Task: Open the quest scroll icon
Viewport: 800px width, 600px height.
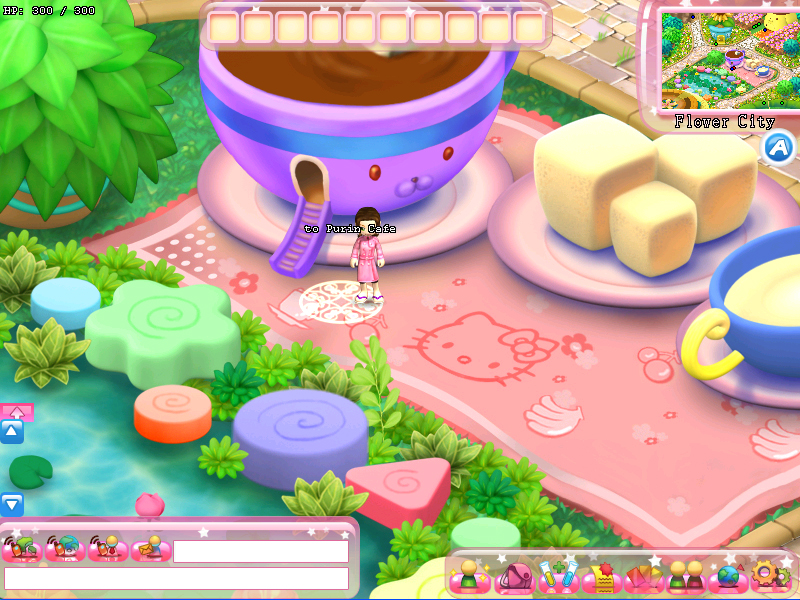Action: pos(602,577)
